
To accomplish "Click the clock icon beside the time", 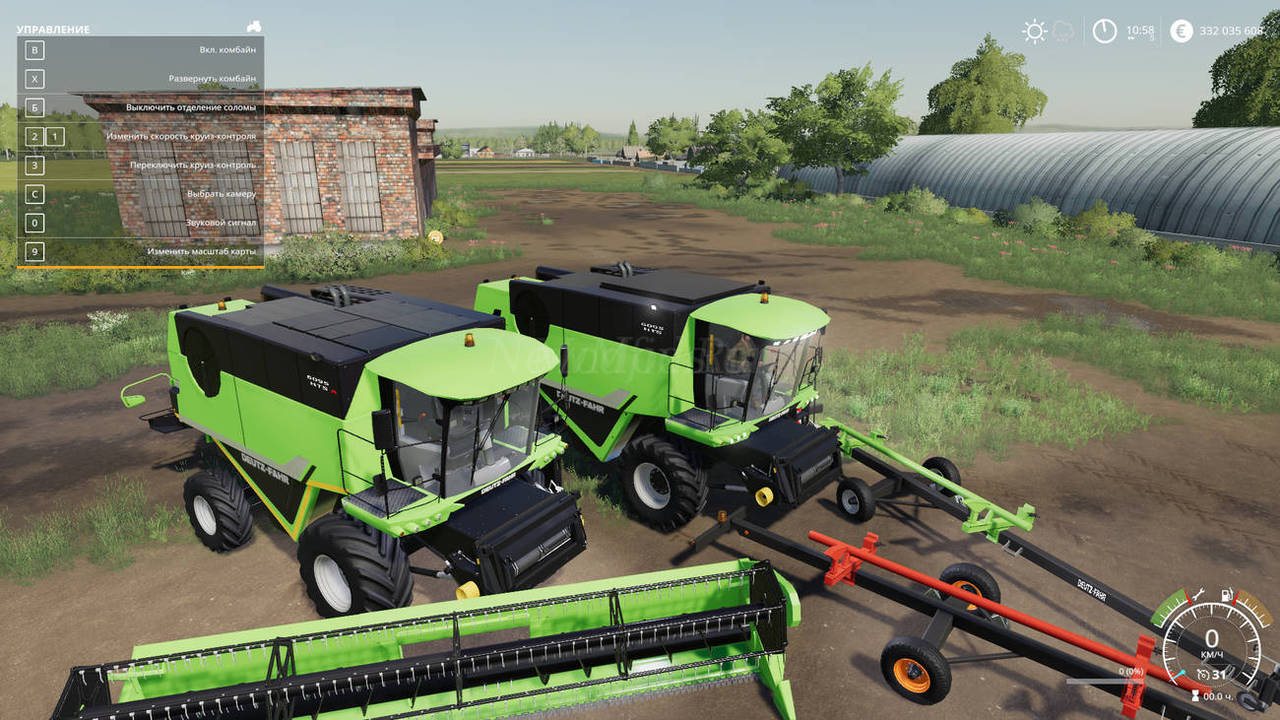I will pos(1104,31).
